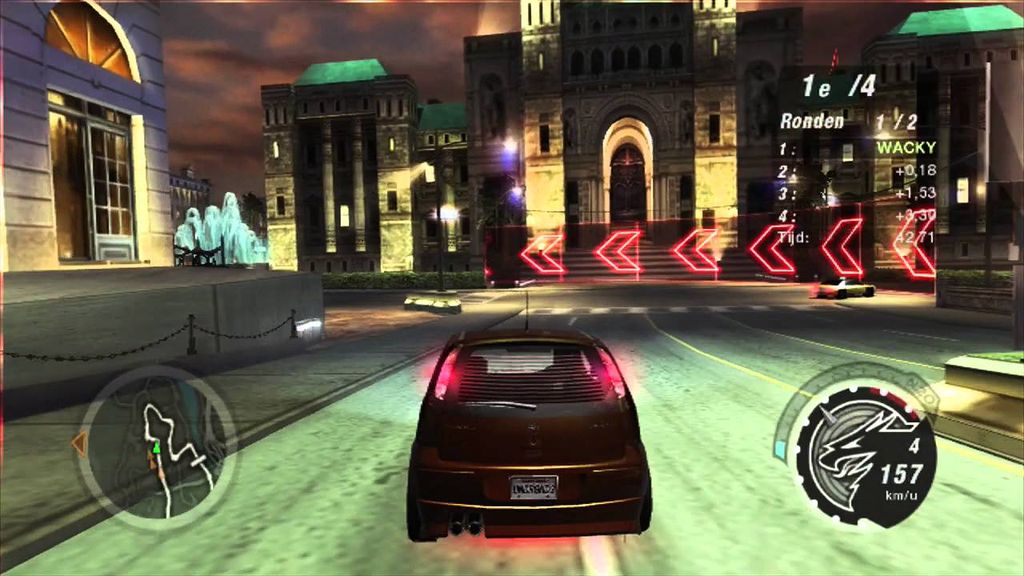
Task: Click the circular track minimap
Action: (157, 443)
